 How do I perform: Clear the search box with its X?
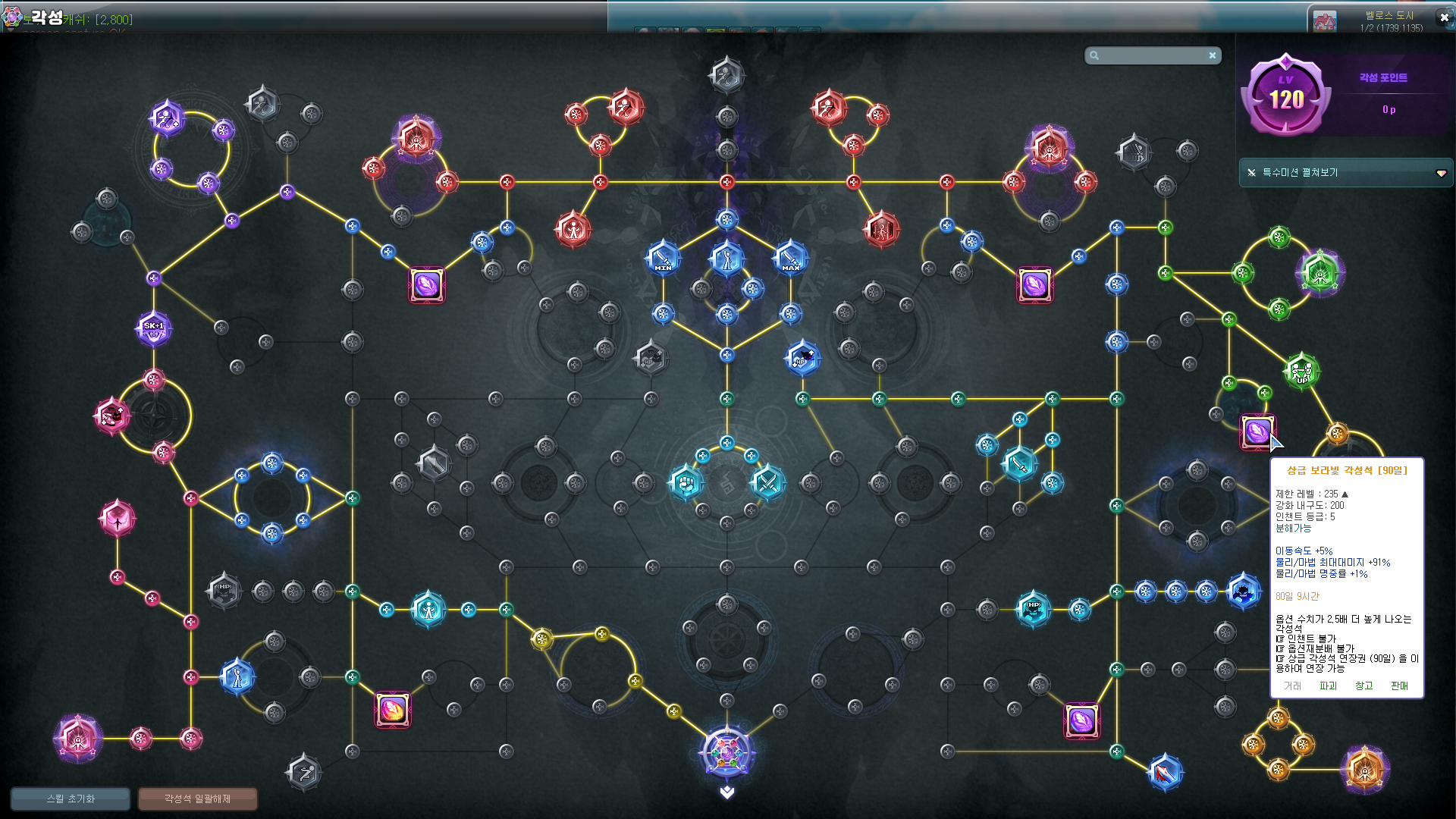[x=1213, y=55]
